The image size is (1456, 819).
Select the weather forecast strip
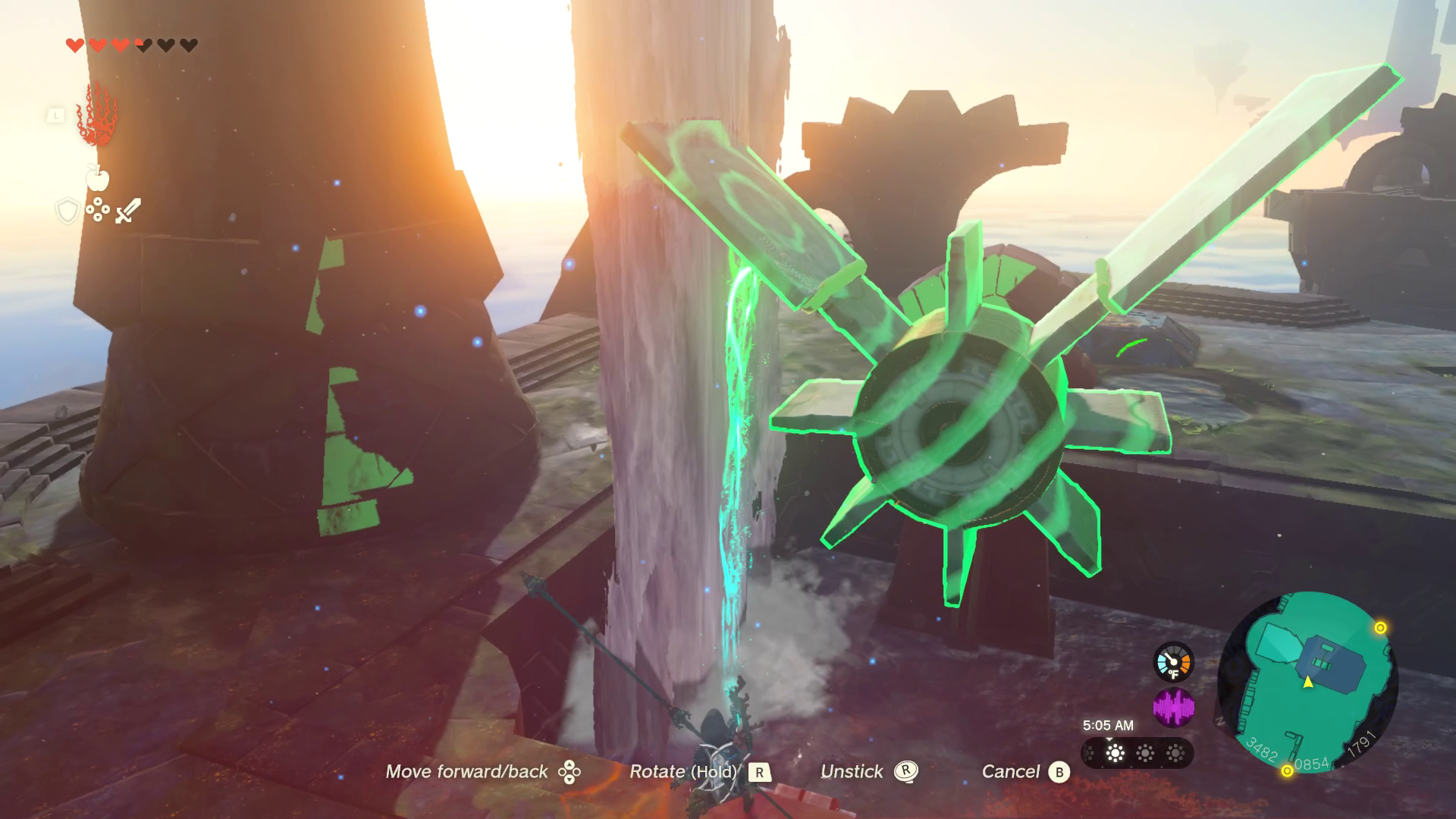point(1137,753)
